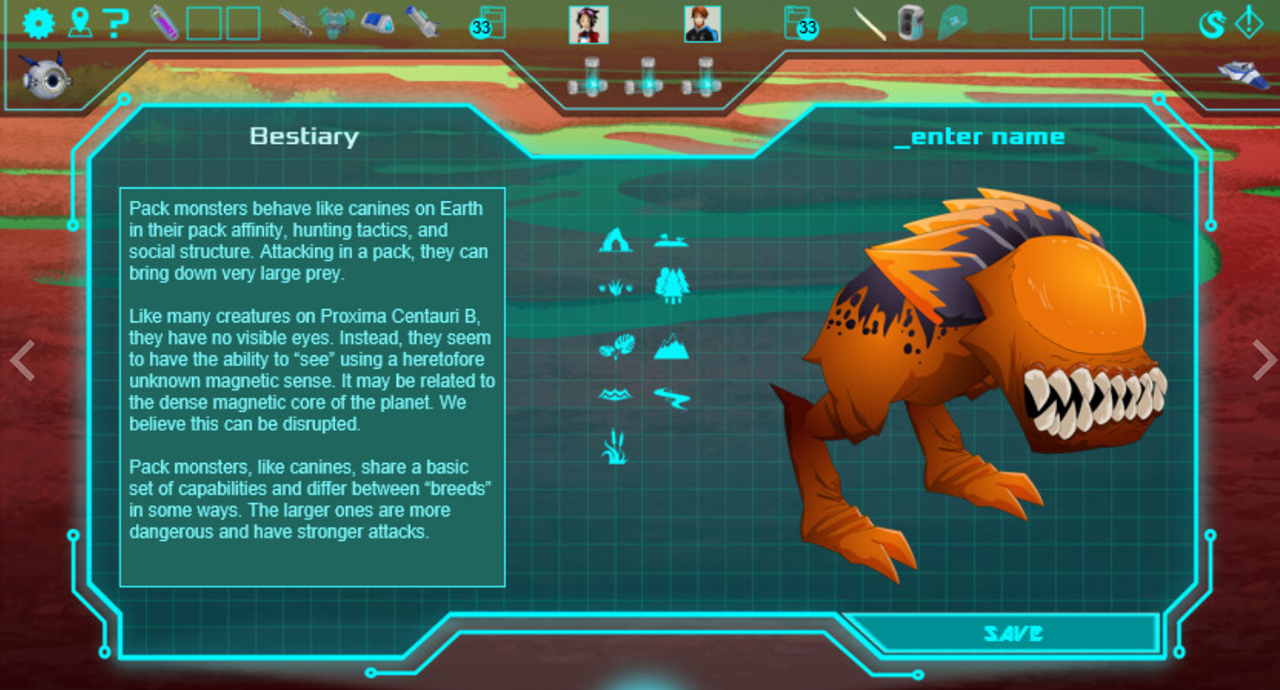
Task: Select the pine forest habitat icon
Action: tap(671, 285)
